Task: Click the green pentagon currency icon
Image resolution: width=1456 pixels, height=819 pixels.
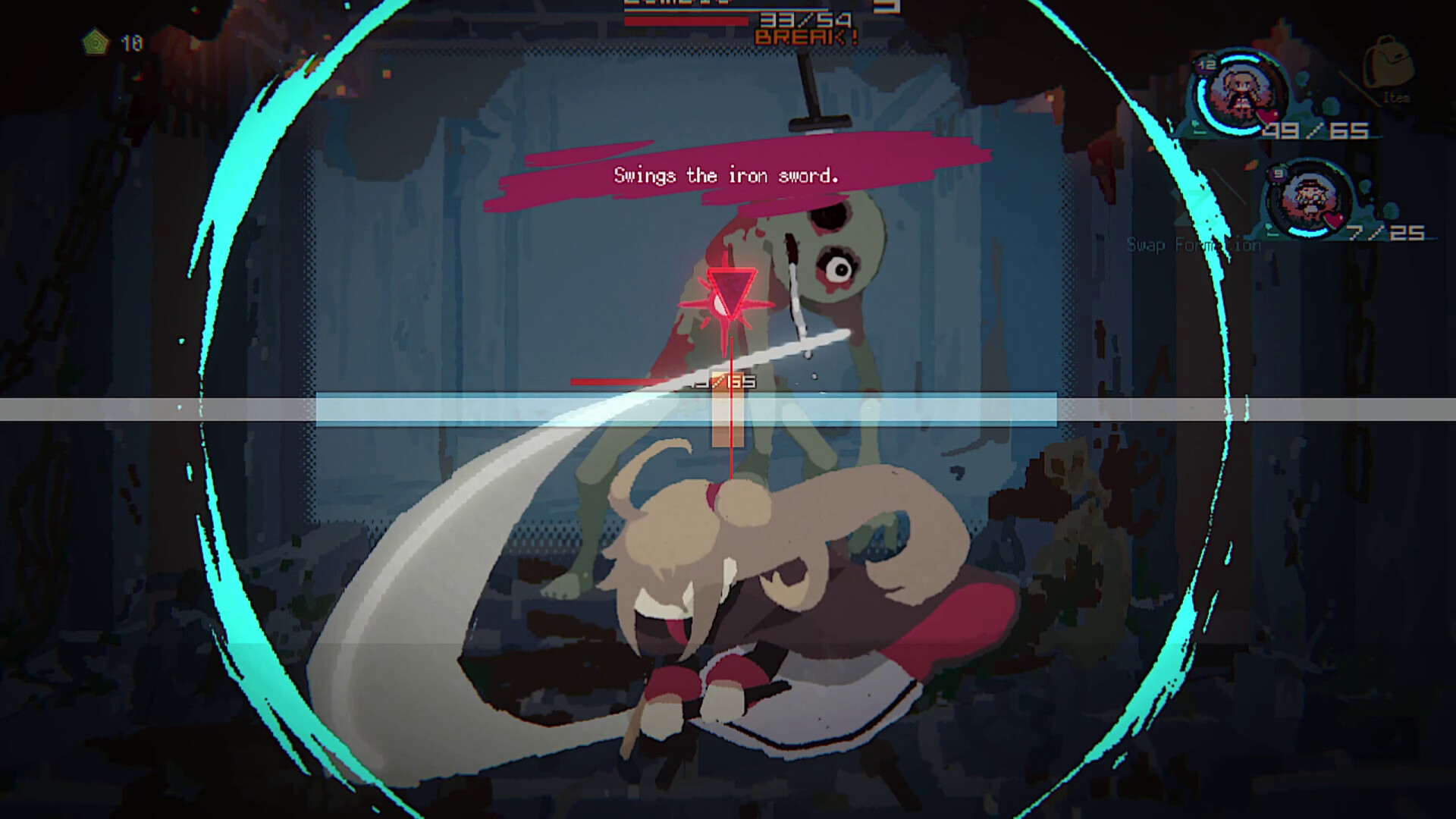Action: tap(95, 42)
